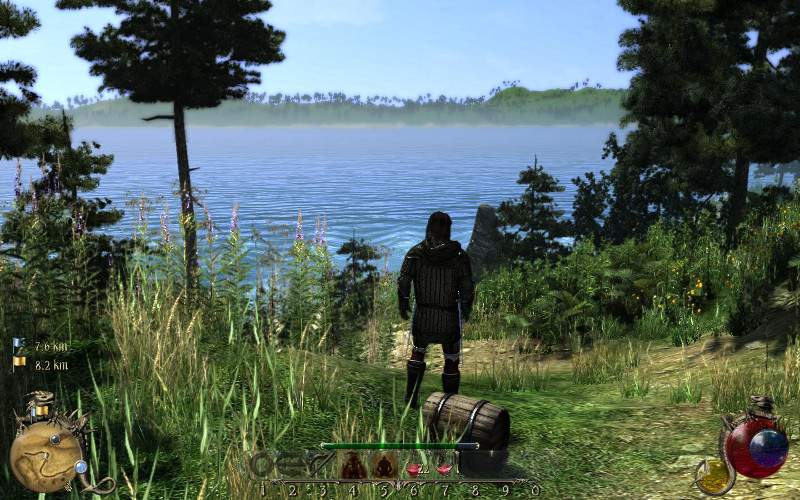Activate the brown figure skill in slot 5
The height and width of the screenshot is (500, 800).
point(383,465)
